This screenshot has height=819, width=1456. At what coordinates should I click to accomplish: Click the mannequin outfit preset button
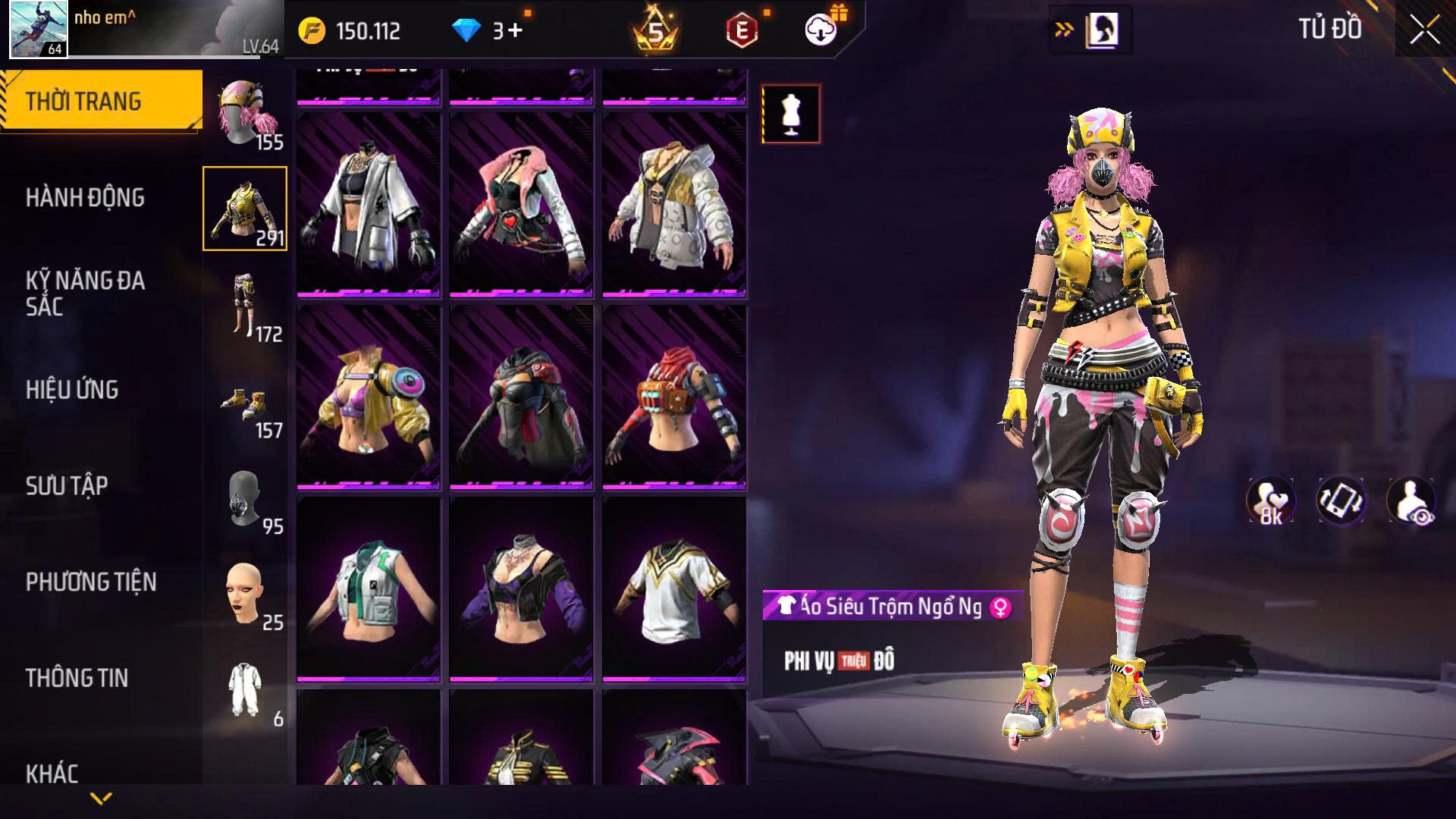click(x=791, y=115)
